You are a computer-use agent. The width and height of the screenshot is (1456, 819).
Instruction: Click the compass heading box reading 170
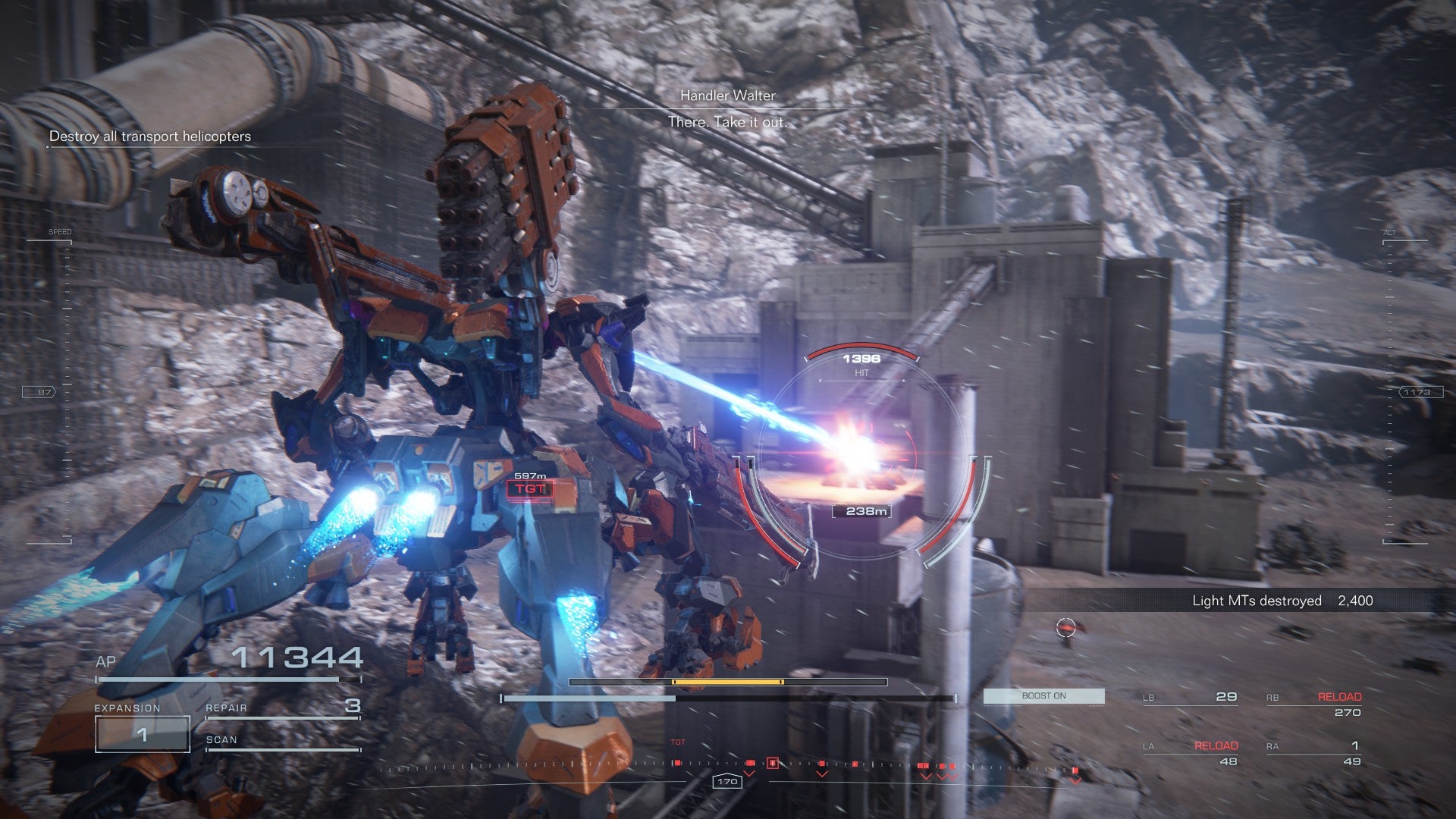726,781
